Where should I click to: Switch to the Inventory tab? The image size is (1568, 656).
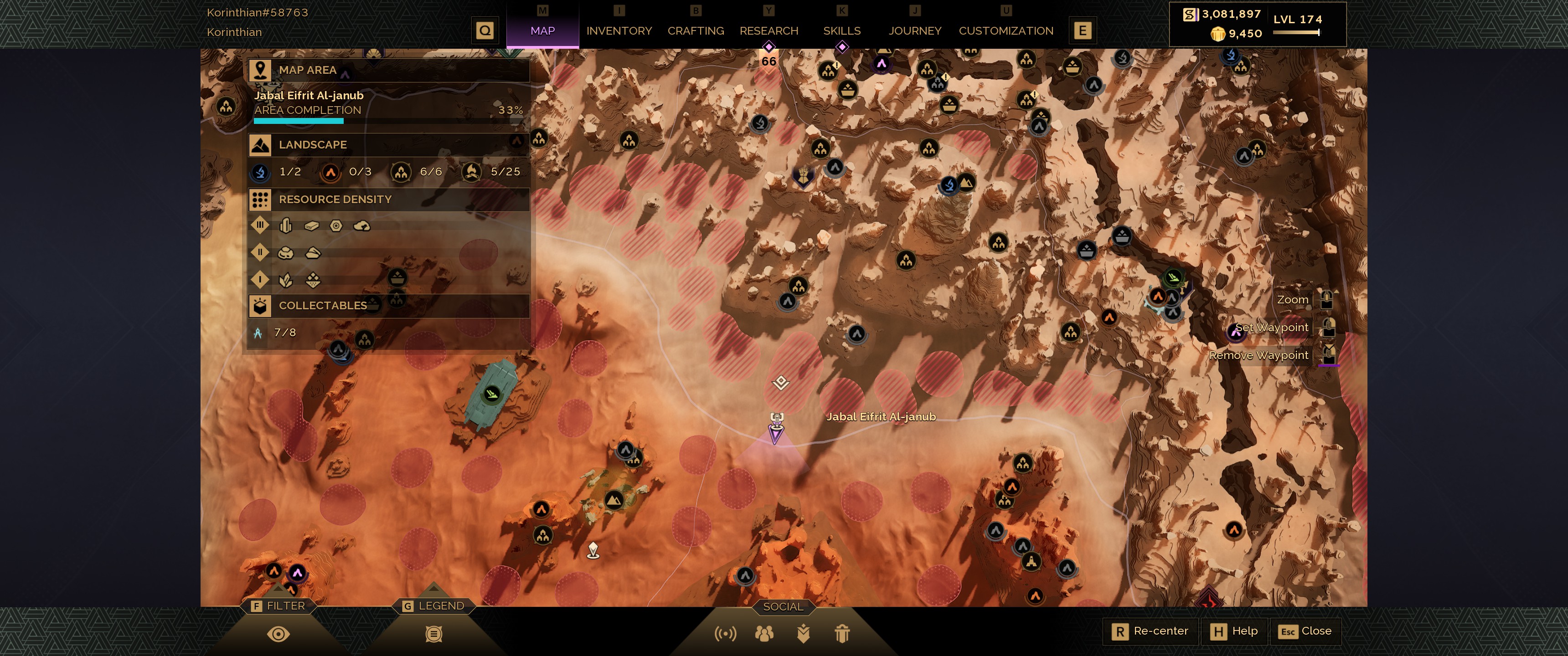619,31
